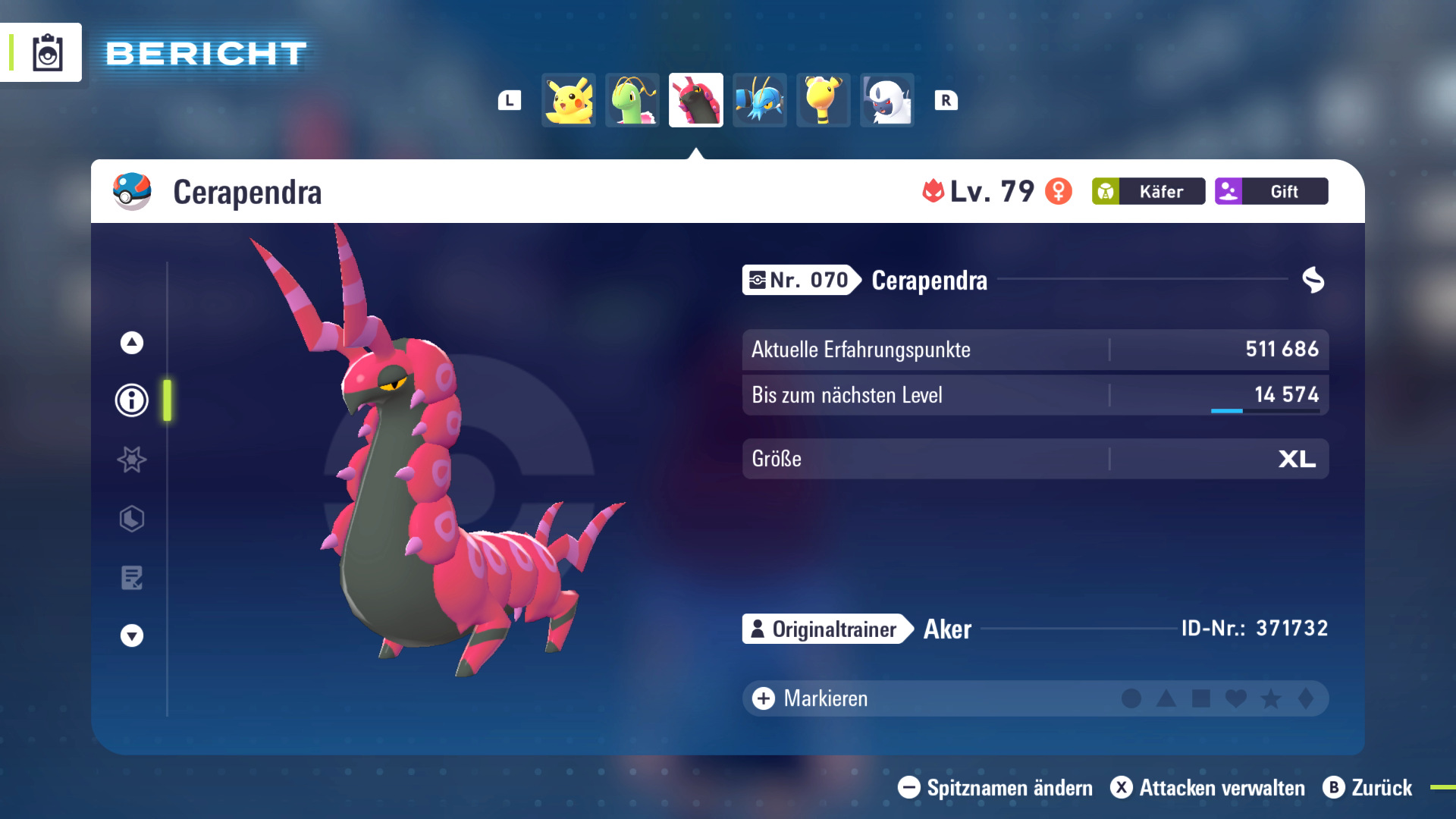Image resolution: width=1456 pixels, height=819 pixels.
Task: Click the clipboard Bericht icon
Action: [48, 52]
